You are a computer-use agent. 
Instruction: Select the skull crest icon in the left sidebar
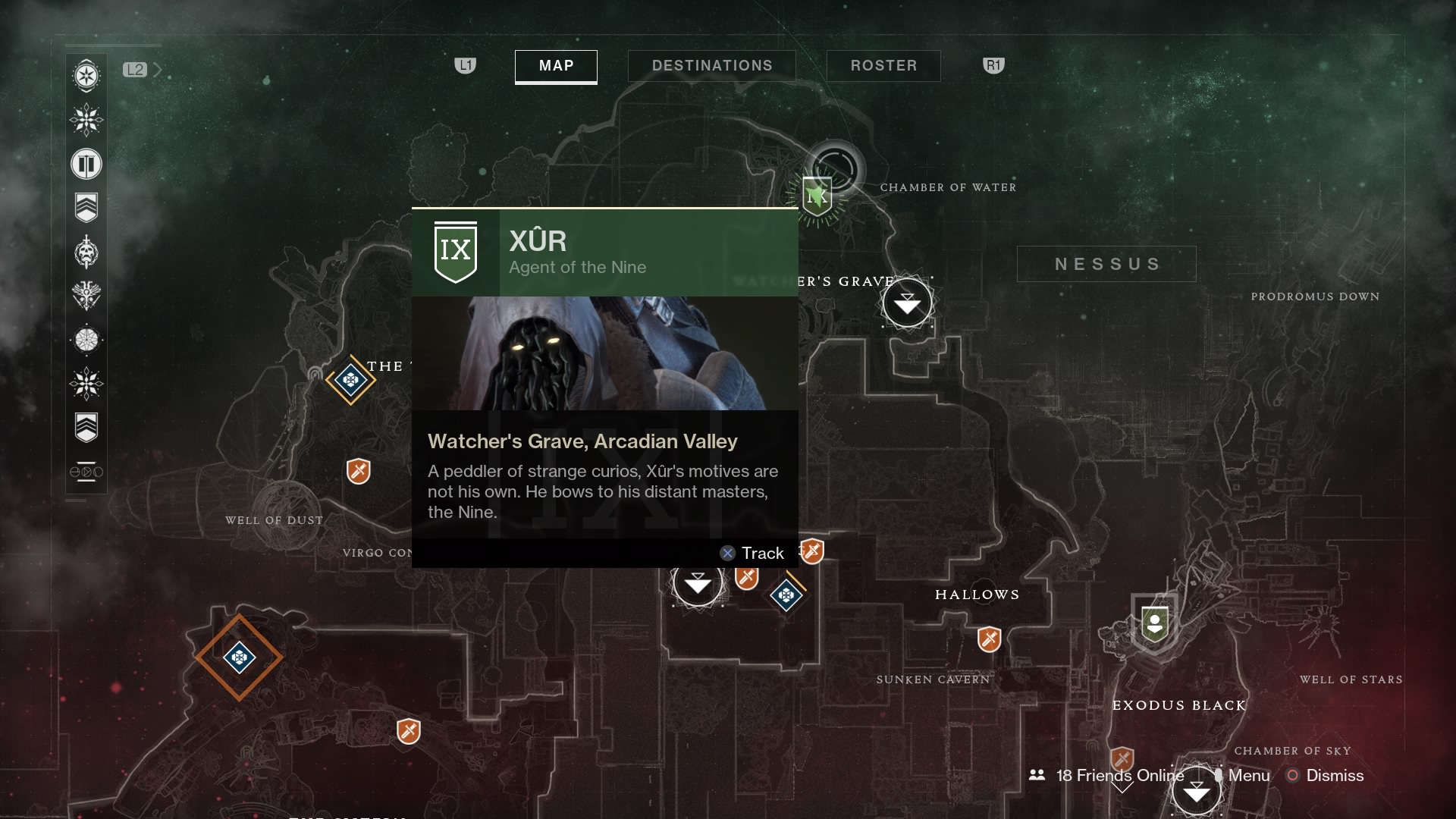tap(86, 253)
